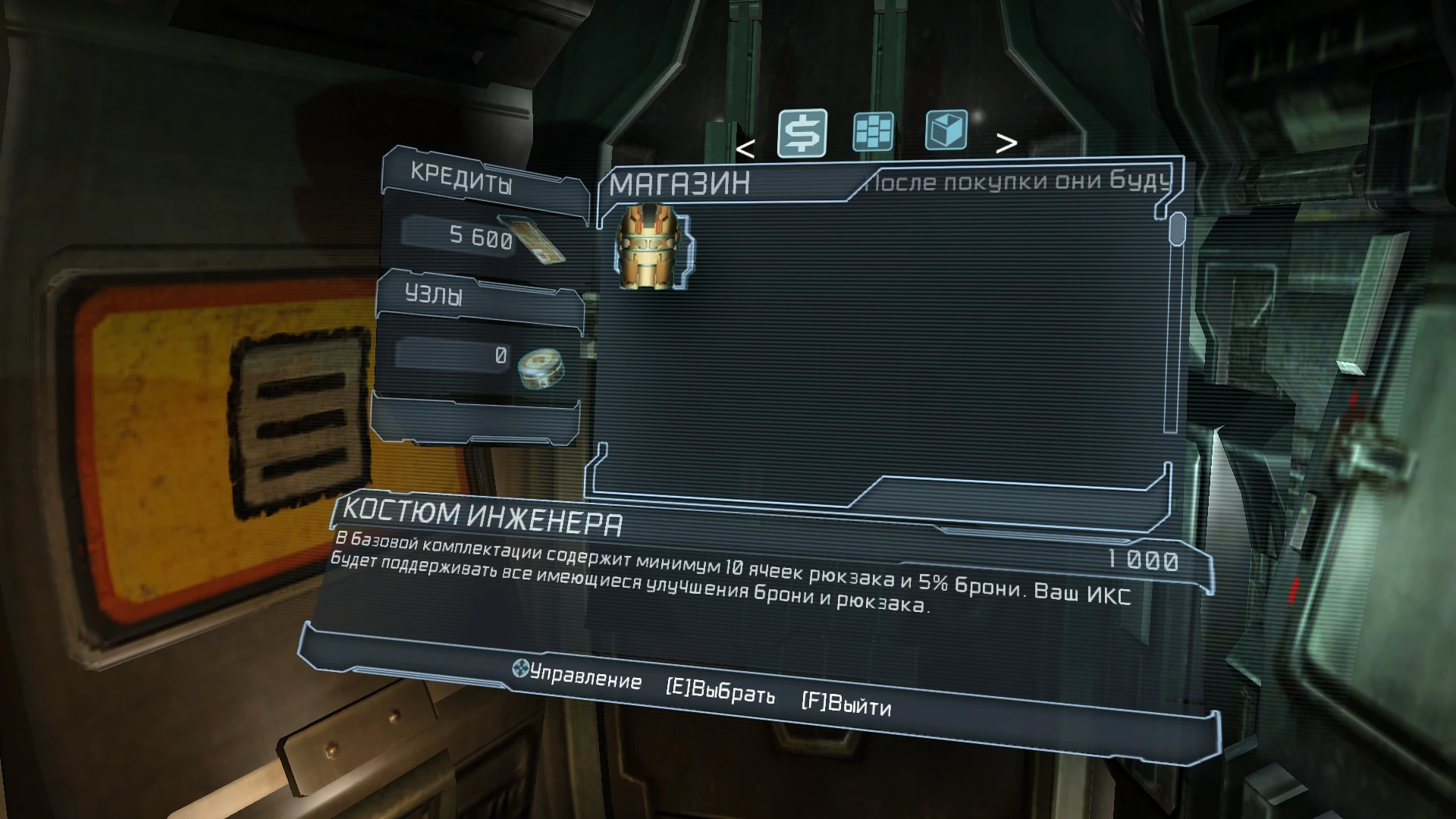The width and height of the screenshot is (1456, 819).
Task: Click the right arrow to switch store category
Action: point(1006,143)
